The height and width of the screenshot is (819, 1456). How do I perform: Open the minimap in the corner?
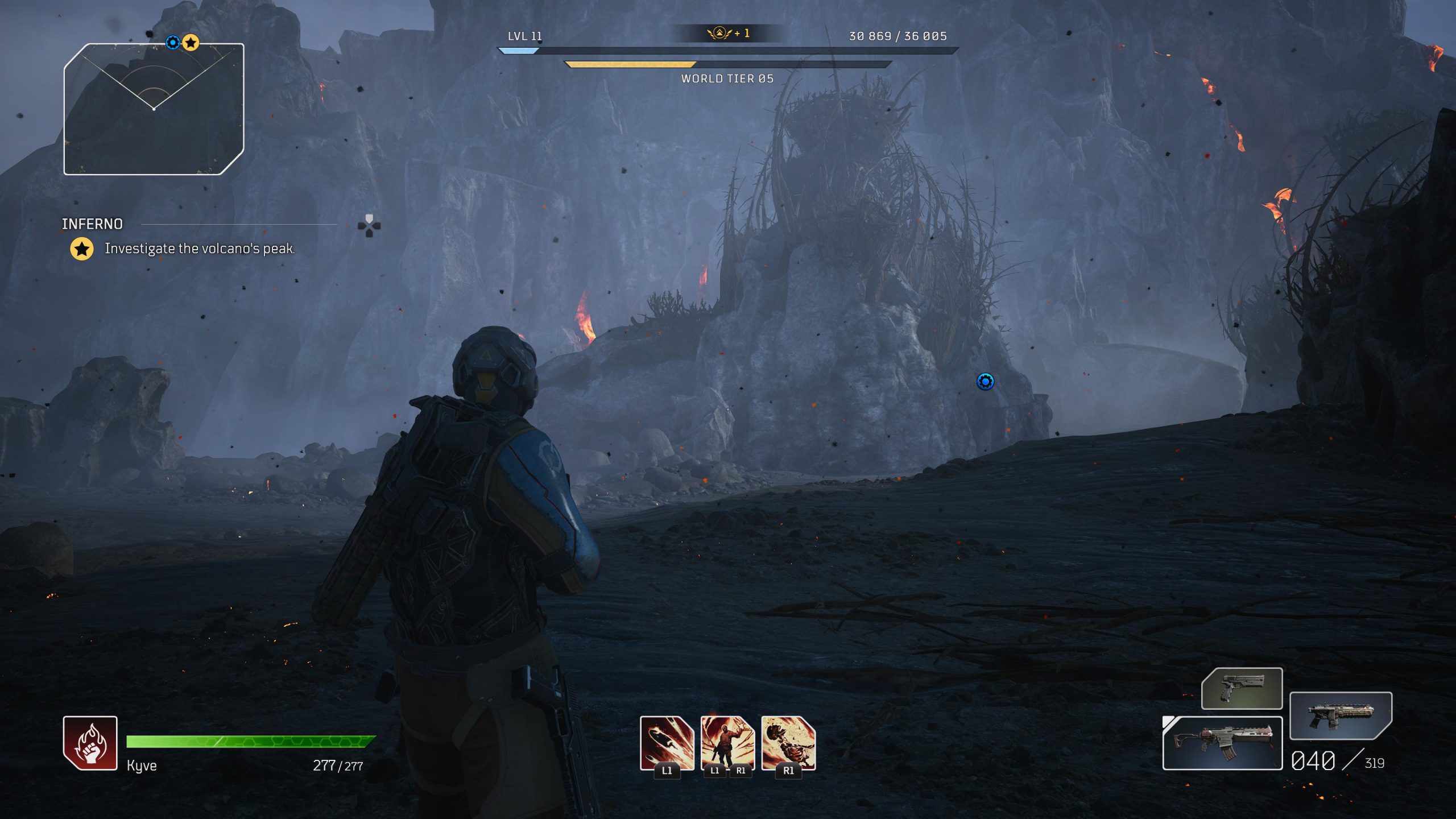point(154,109)
